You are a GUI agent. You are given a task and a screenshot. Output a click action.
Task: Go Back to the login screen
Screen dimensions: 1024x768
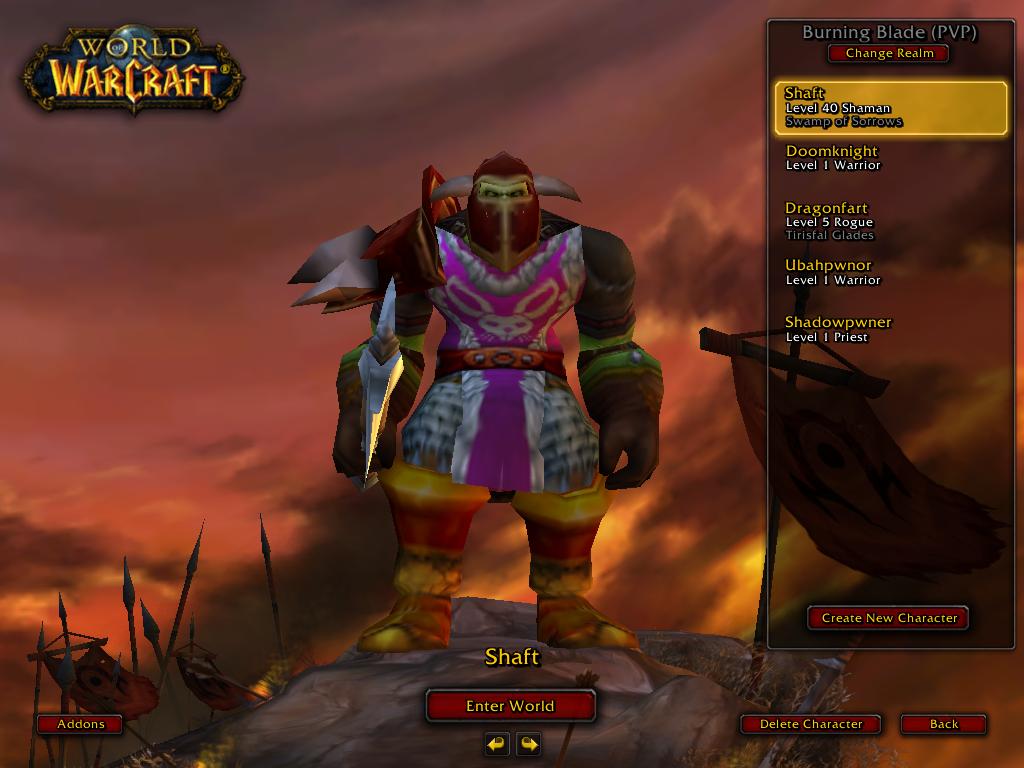pos(943,724)
